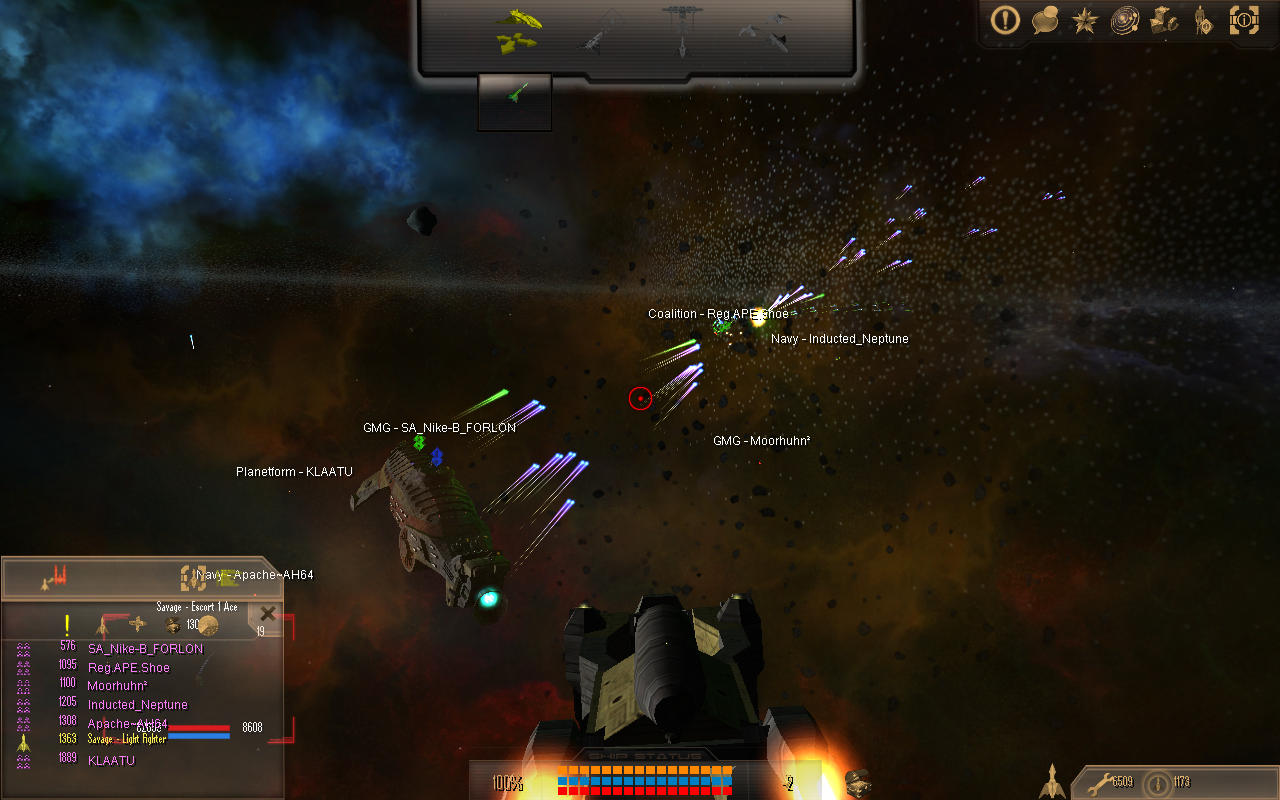Click the red targeting crosshair reticle
The image size is (1280, 800).
click(640, 398)
